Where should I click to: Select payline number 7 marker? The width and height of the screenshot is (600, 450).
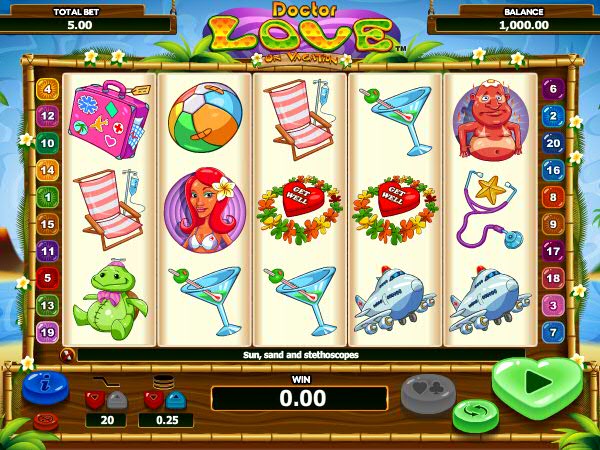pos(552,332)
